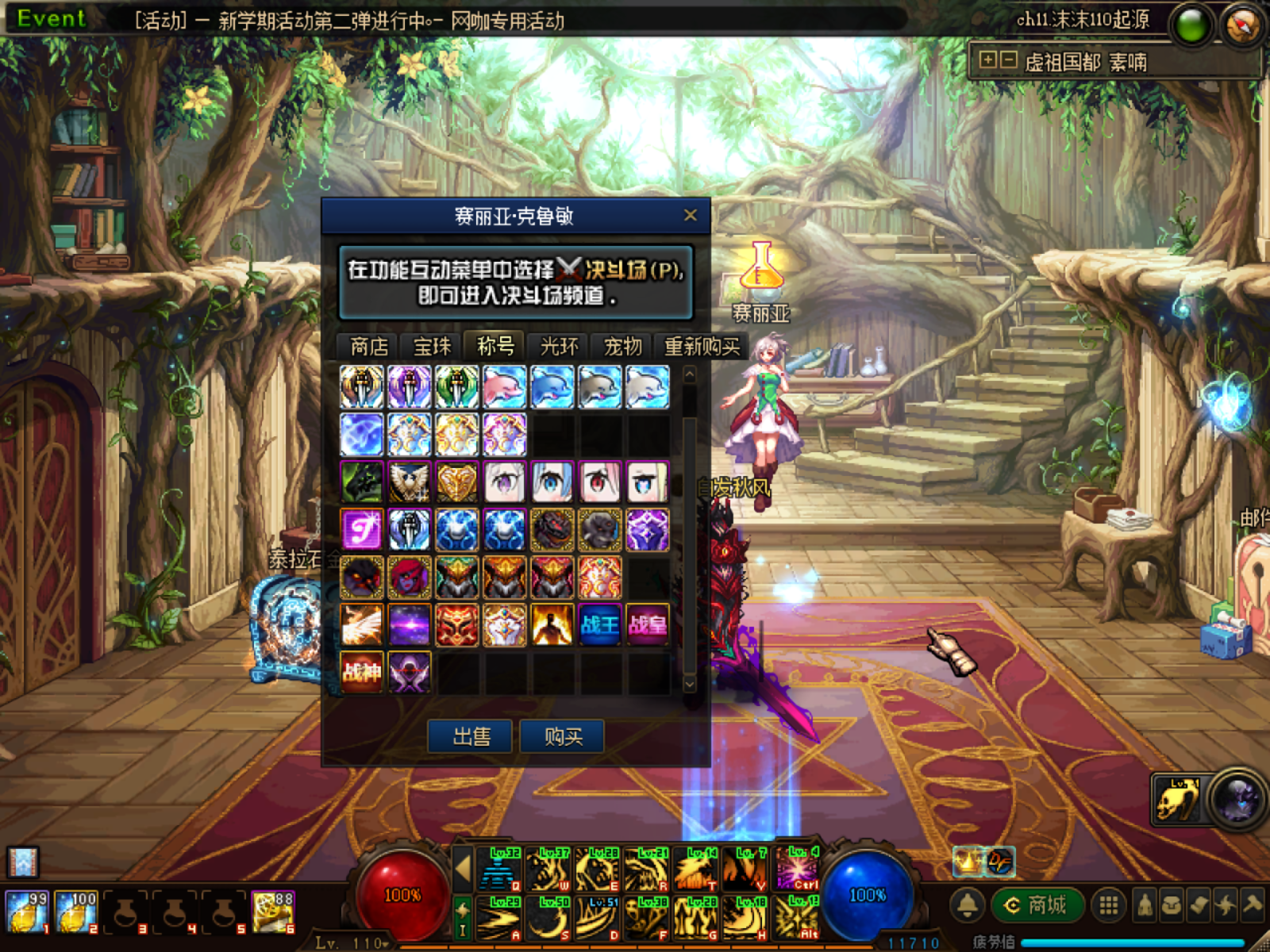
Task: Click the green orb button at top
Action: (1191, 25)
